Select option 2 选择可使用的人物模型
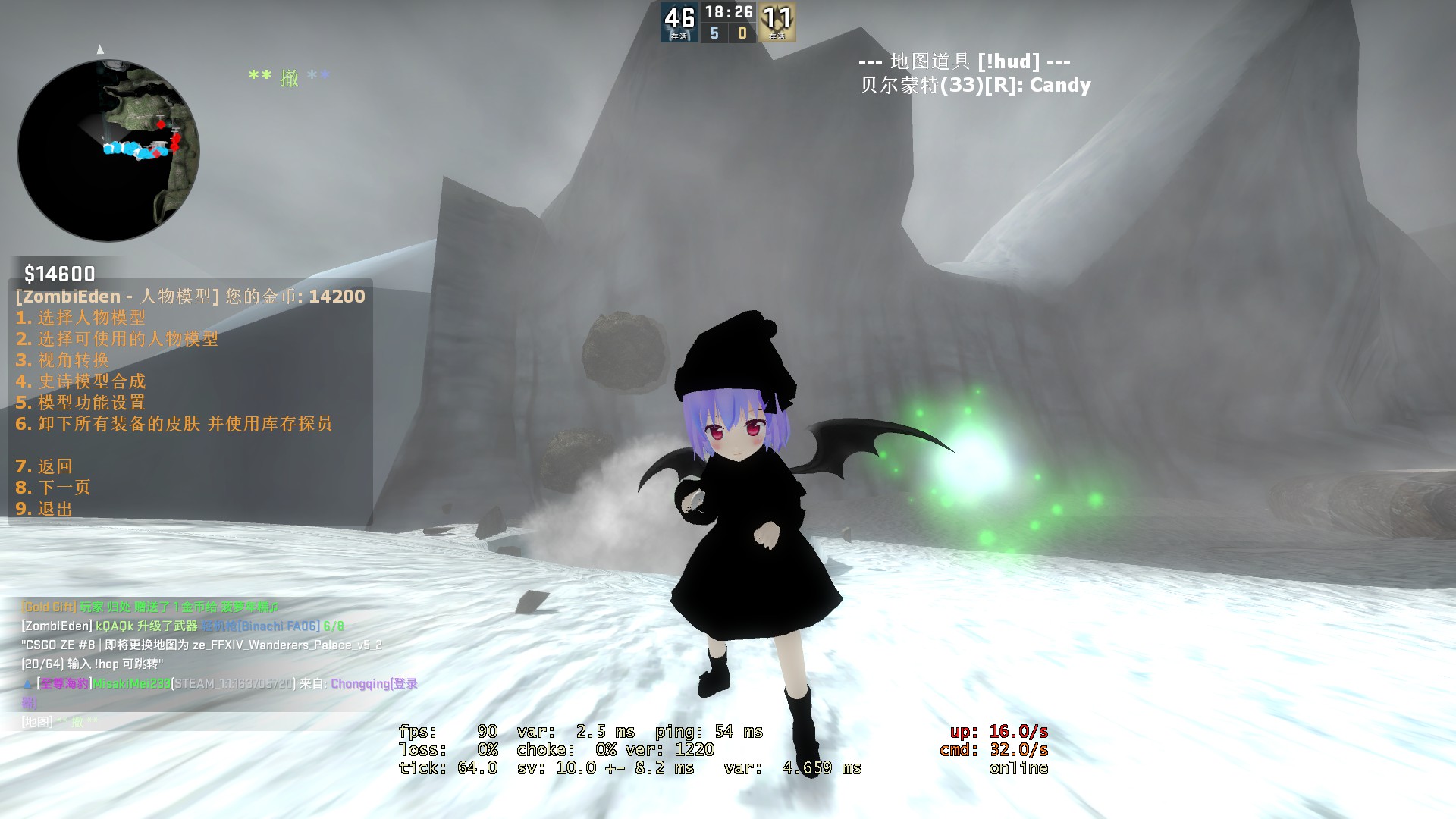The height and width of the screenshot is (819, 1456). tap(117, 339)
